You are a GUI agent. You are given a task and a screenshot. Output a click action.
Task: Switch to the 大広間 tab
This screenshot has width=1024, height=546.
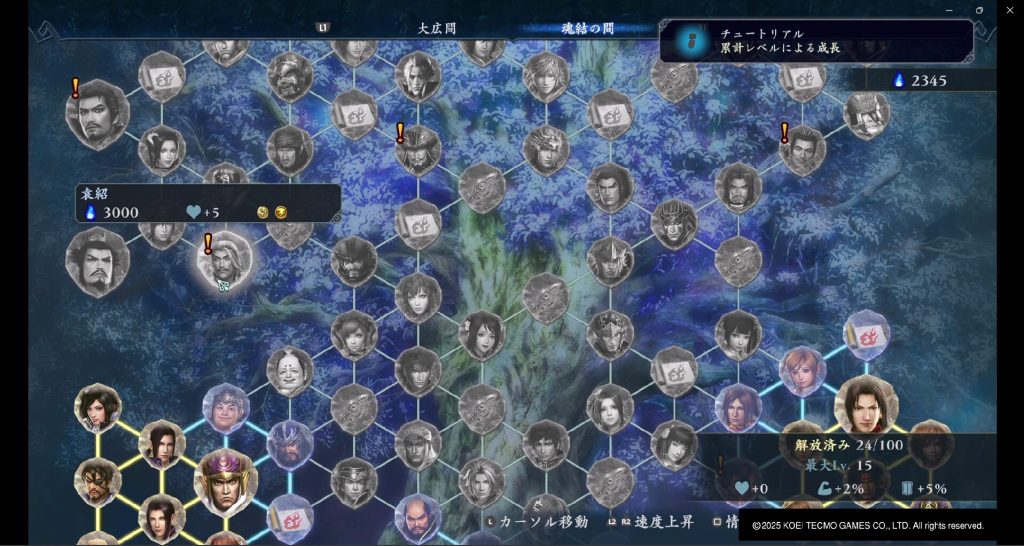pos(436,28)
